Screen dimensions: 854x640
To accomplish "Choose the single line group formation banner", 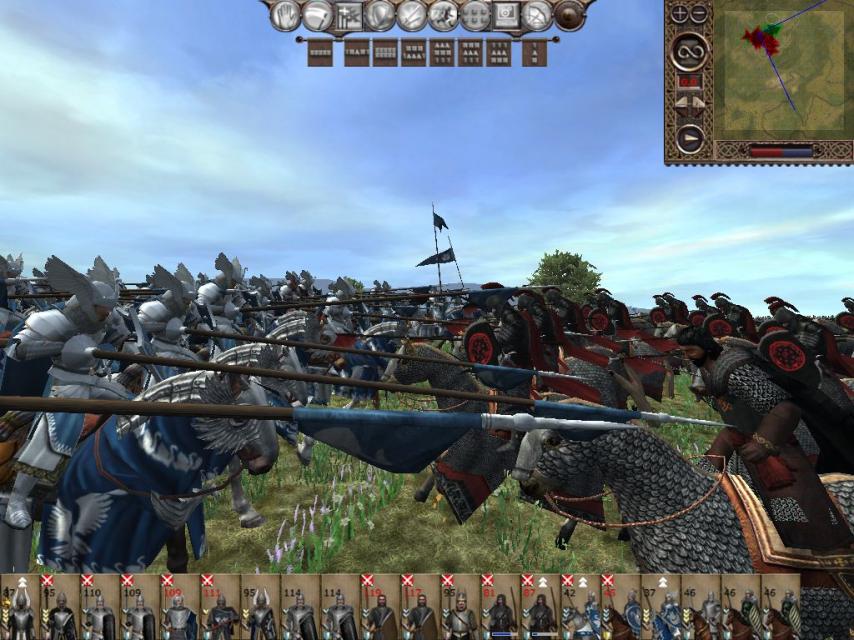I will [320, 52].
